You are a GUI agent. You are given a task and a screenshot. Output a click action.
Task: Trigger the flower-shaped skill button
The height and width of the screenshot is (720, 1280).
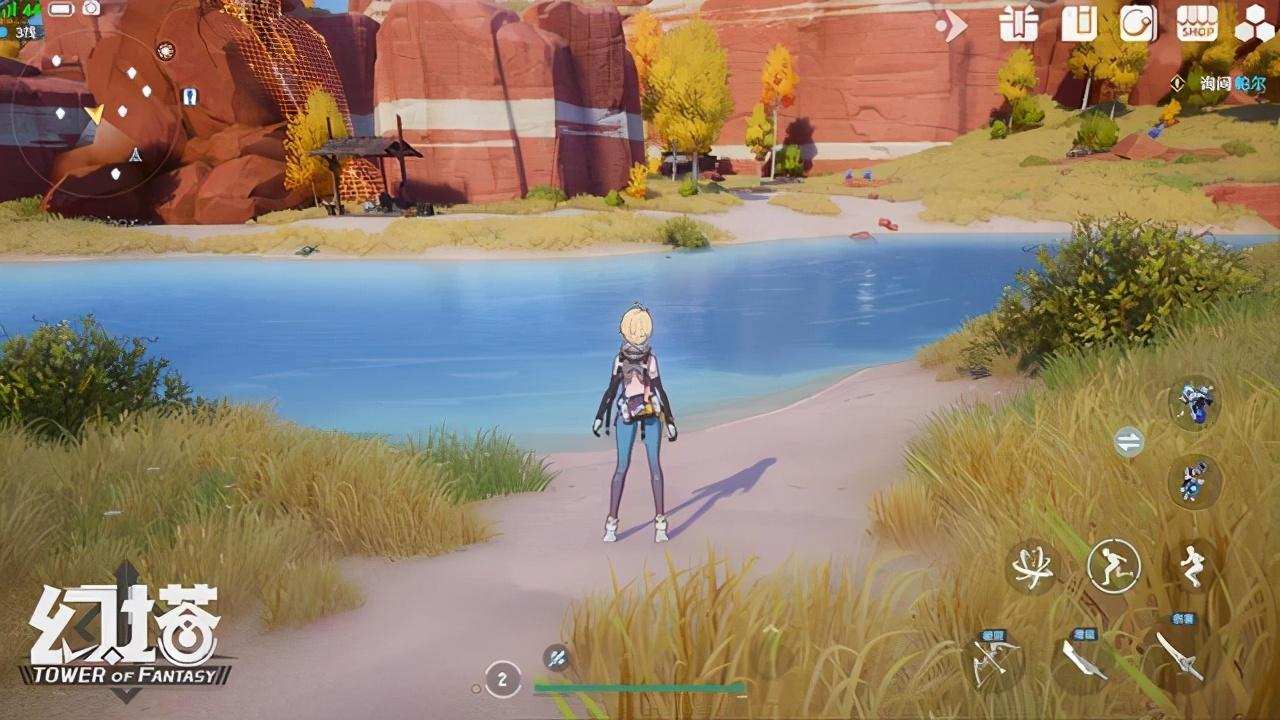coord(1031,567)
